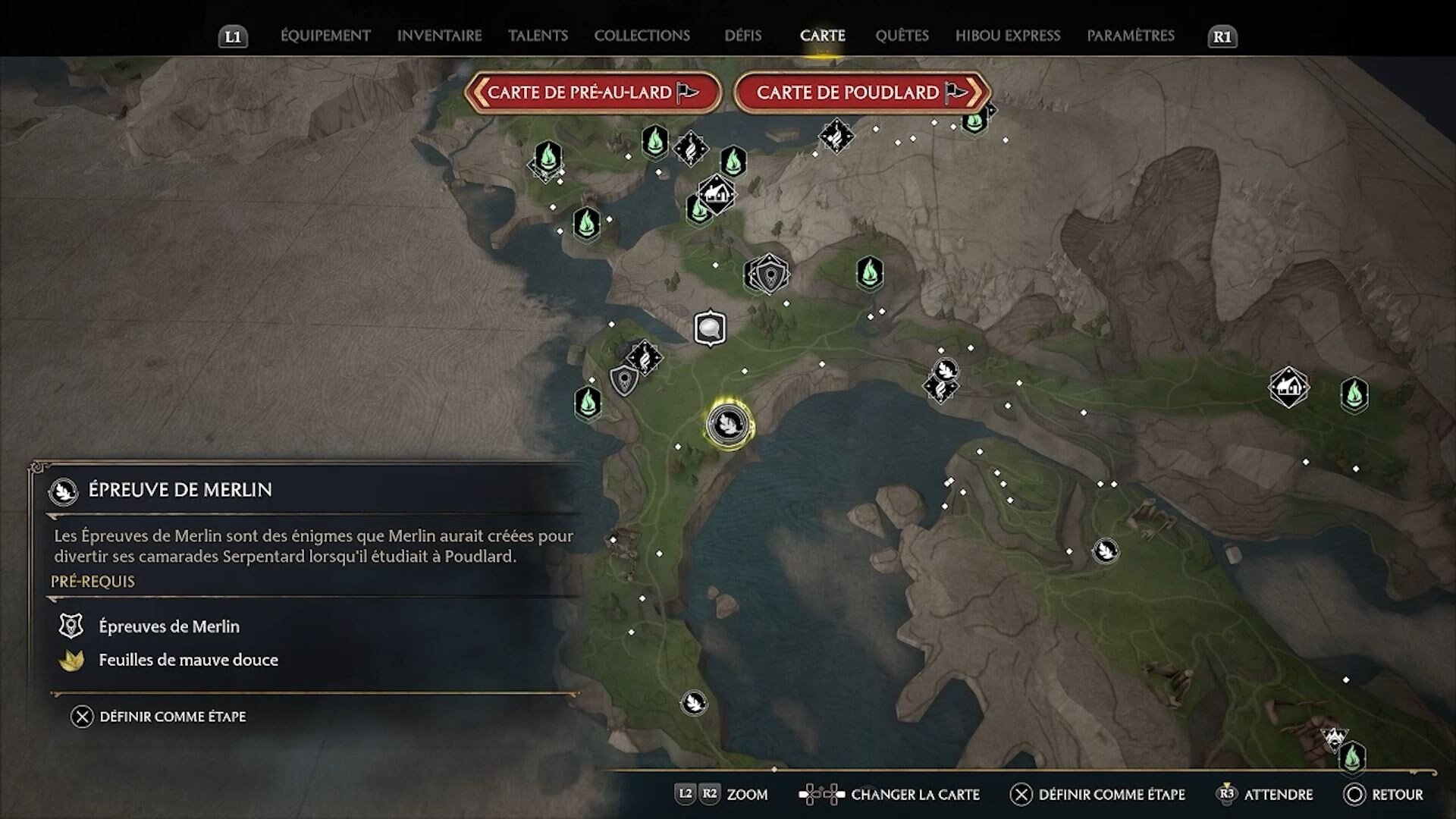Select the shield location marker on the west coast
This screenshot has height=819, width=1456.
click(624, 379)
